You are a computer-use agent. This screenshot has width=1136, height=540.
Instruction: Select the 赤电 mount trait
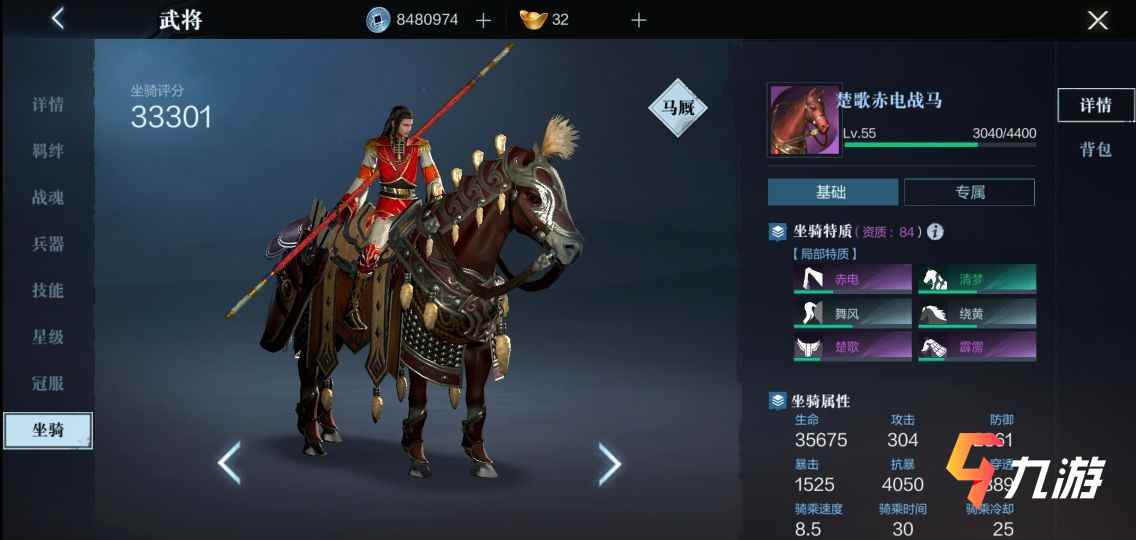coord(852,279)
